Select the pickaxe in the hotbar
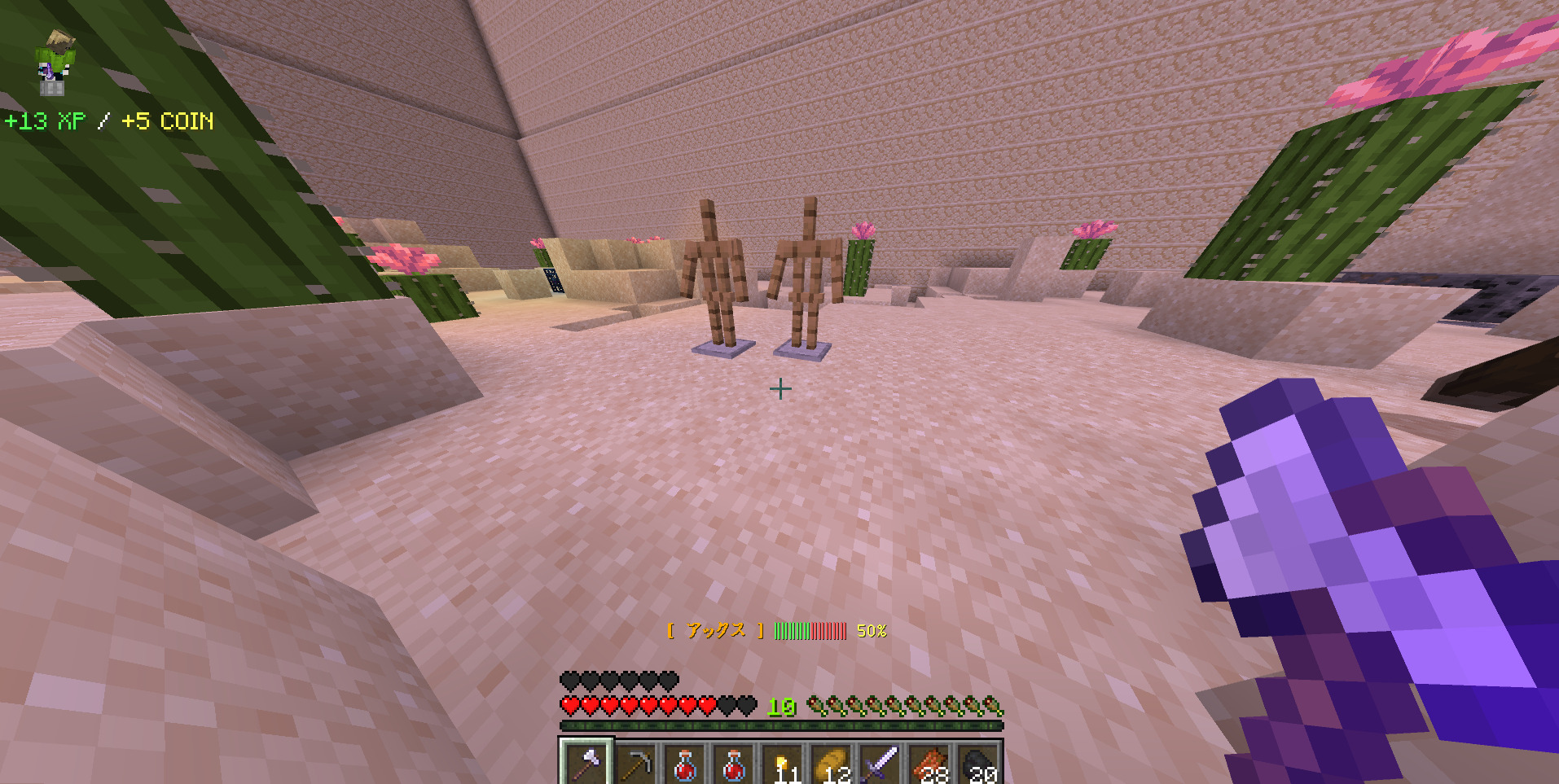This screenshot has height=784, width=1559. tap(635, 764)
